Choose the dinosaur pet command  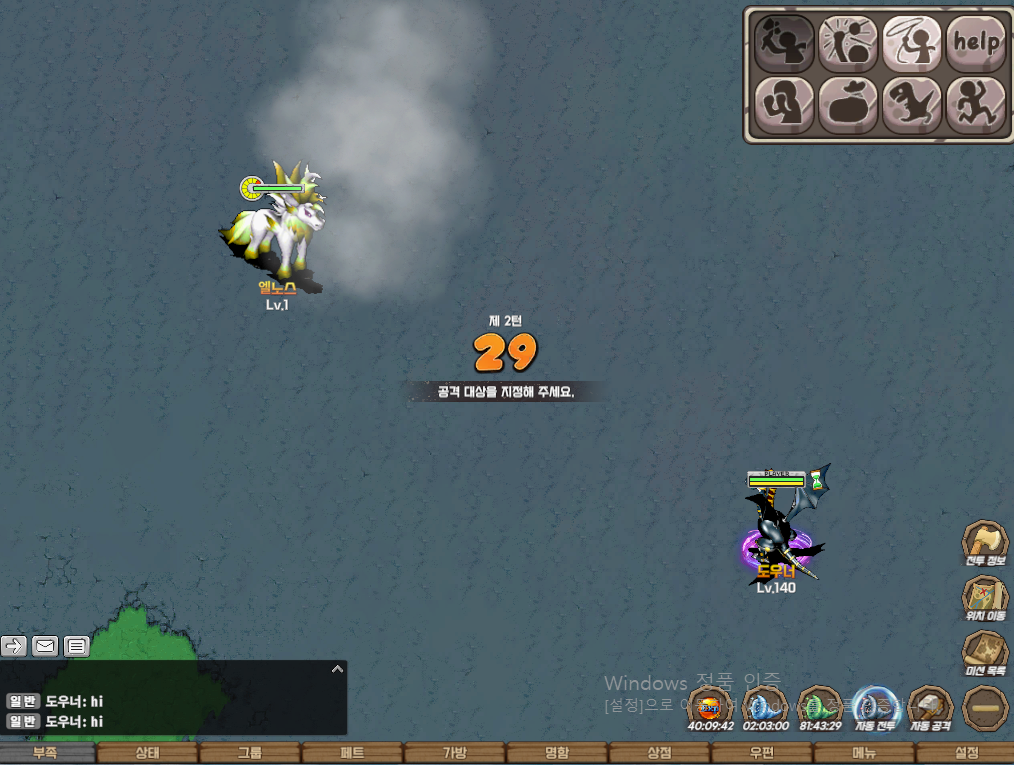click(x=911, y=104)
